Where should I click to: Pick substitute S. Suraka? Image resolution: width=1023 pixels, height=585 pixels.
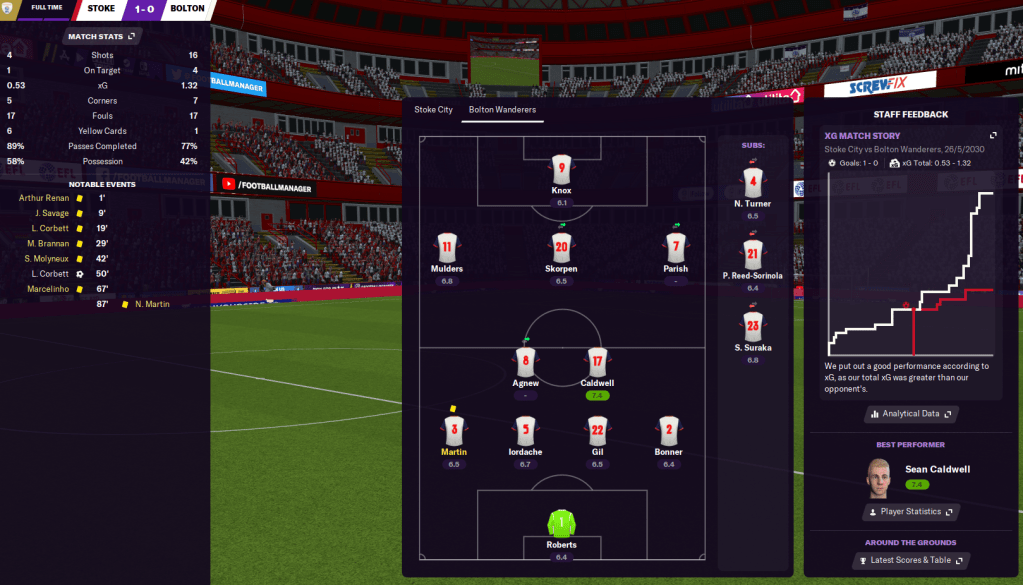coord(753,327)
